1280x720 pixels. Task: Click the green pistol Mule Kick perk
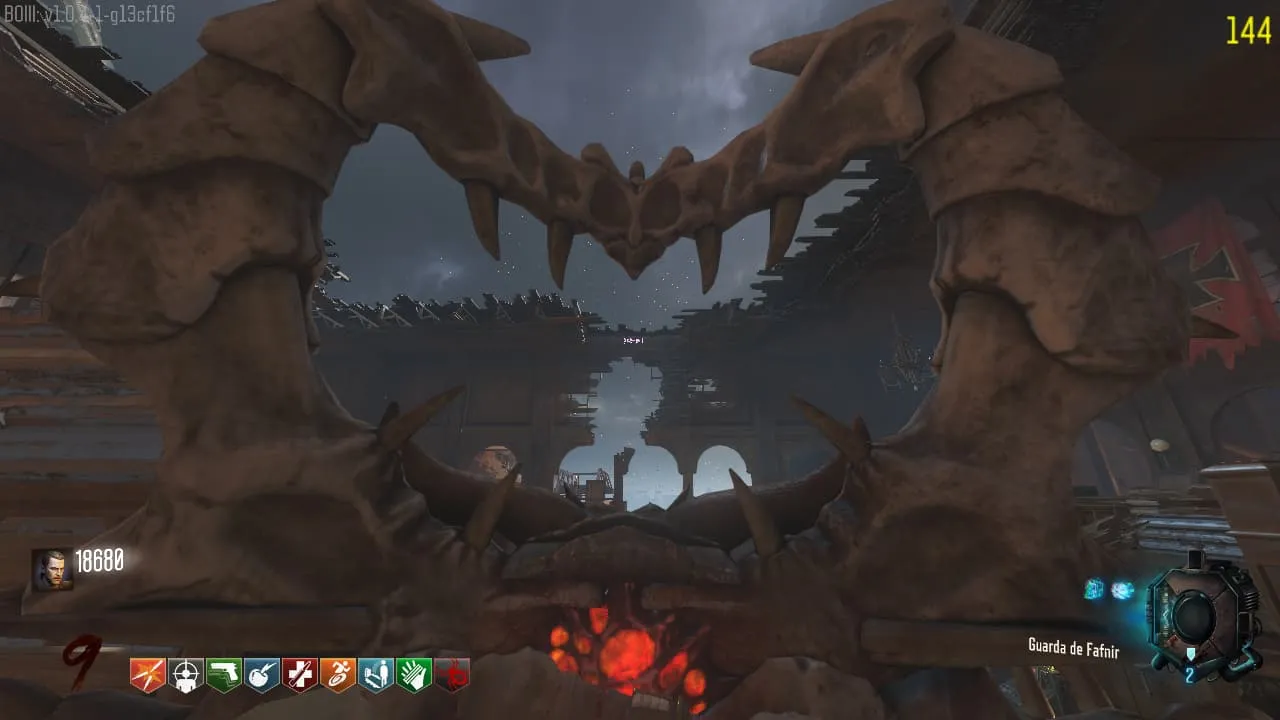click(x=224, y=675)
